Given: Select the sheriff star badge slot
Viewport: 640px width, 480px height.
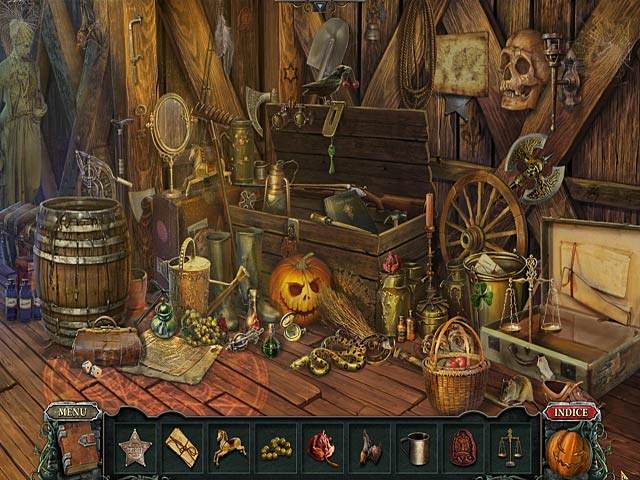Looking at the screenshot, I should [134, 446].
